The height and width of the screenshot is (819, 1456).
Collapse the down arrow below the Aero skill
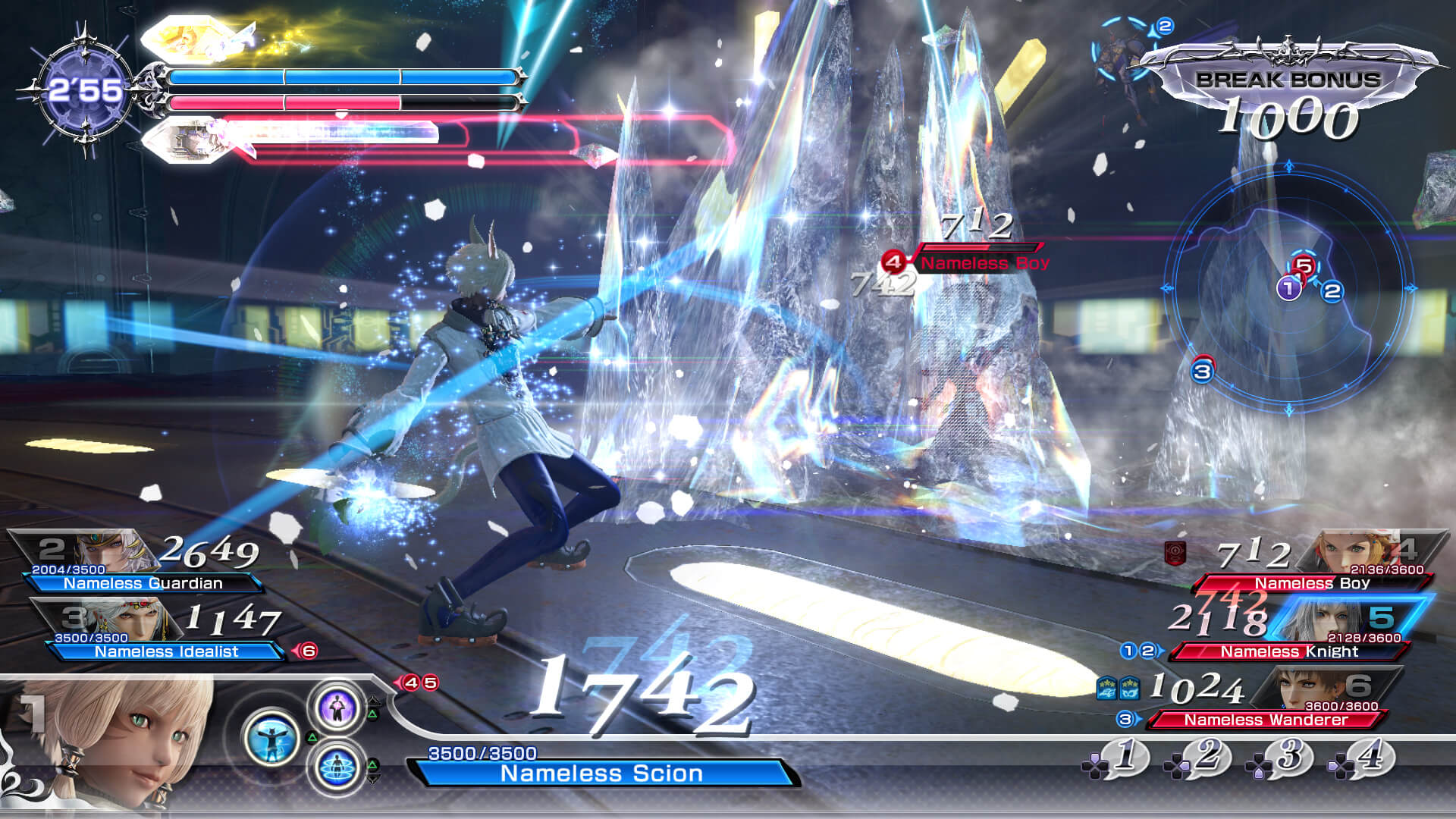372,779
